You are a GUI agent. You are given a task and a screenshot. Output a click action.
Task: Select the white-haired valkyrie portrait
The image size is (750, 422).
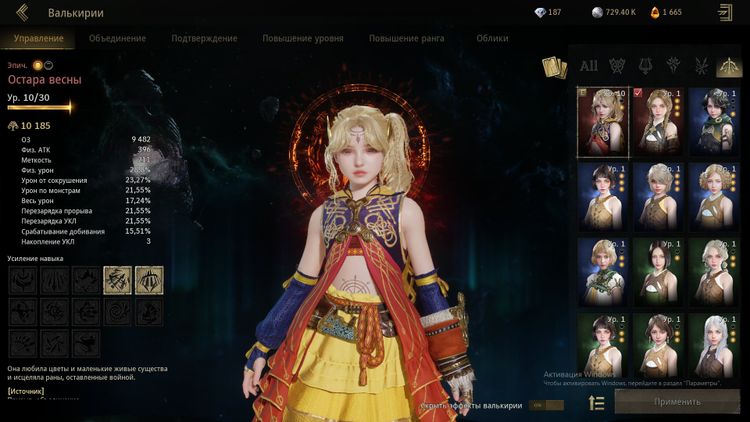point(716,341)
